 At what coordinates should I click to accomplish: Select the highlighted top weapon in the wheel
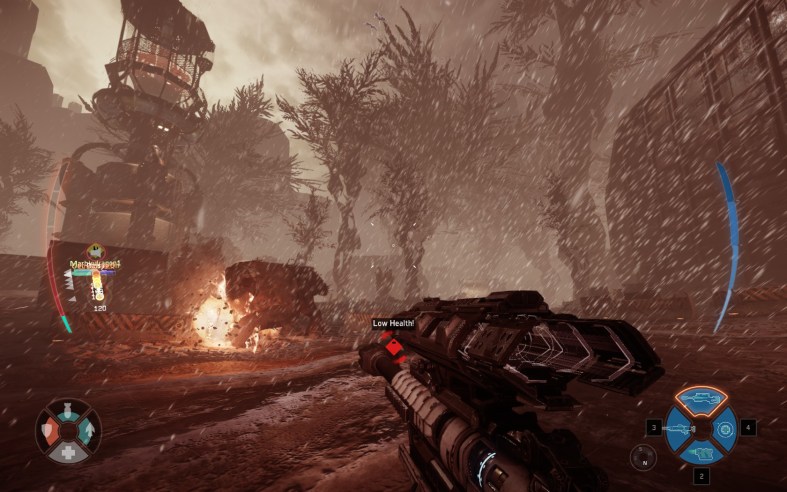700,400
